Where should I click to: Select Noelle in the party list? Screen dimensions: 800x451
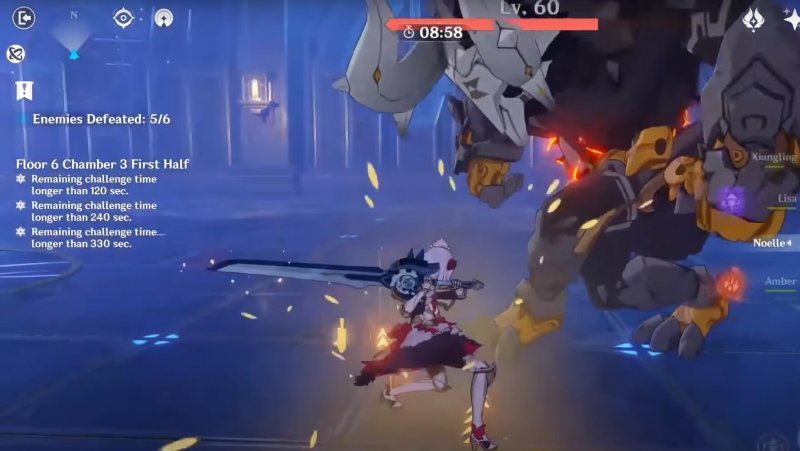[x=774, y=242]
